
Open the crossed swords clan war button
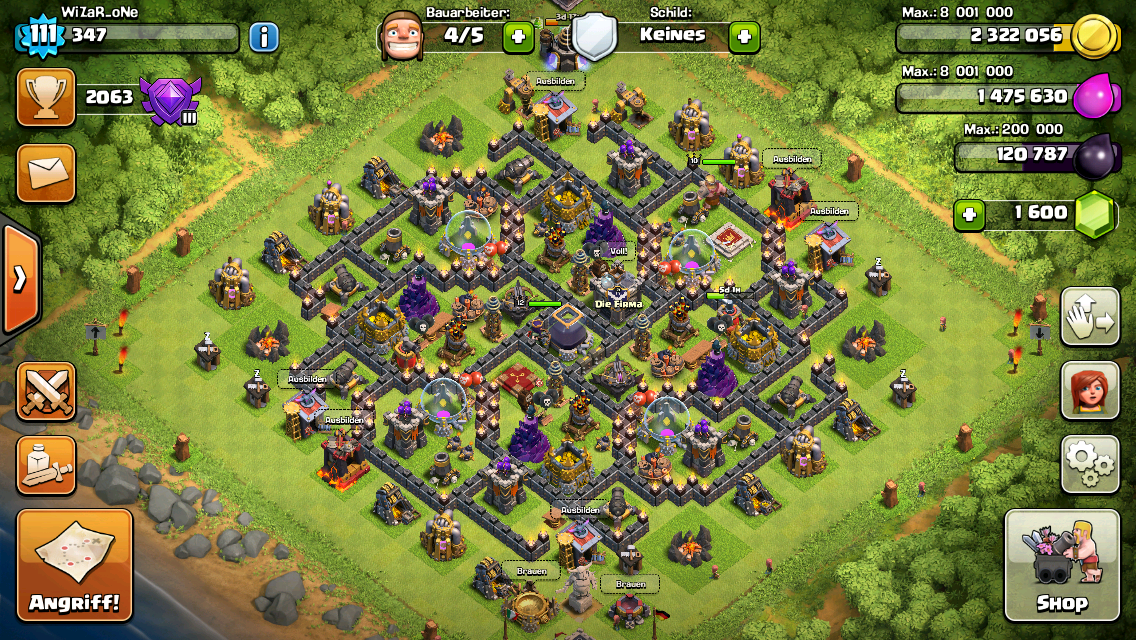46,390
